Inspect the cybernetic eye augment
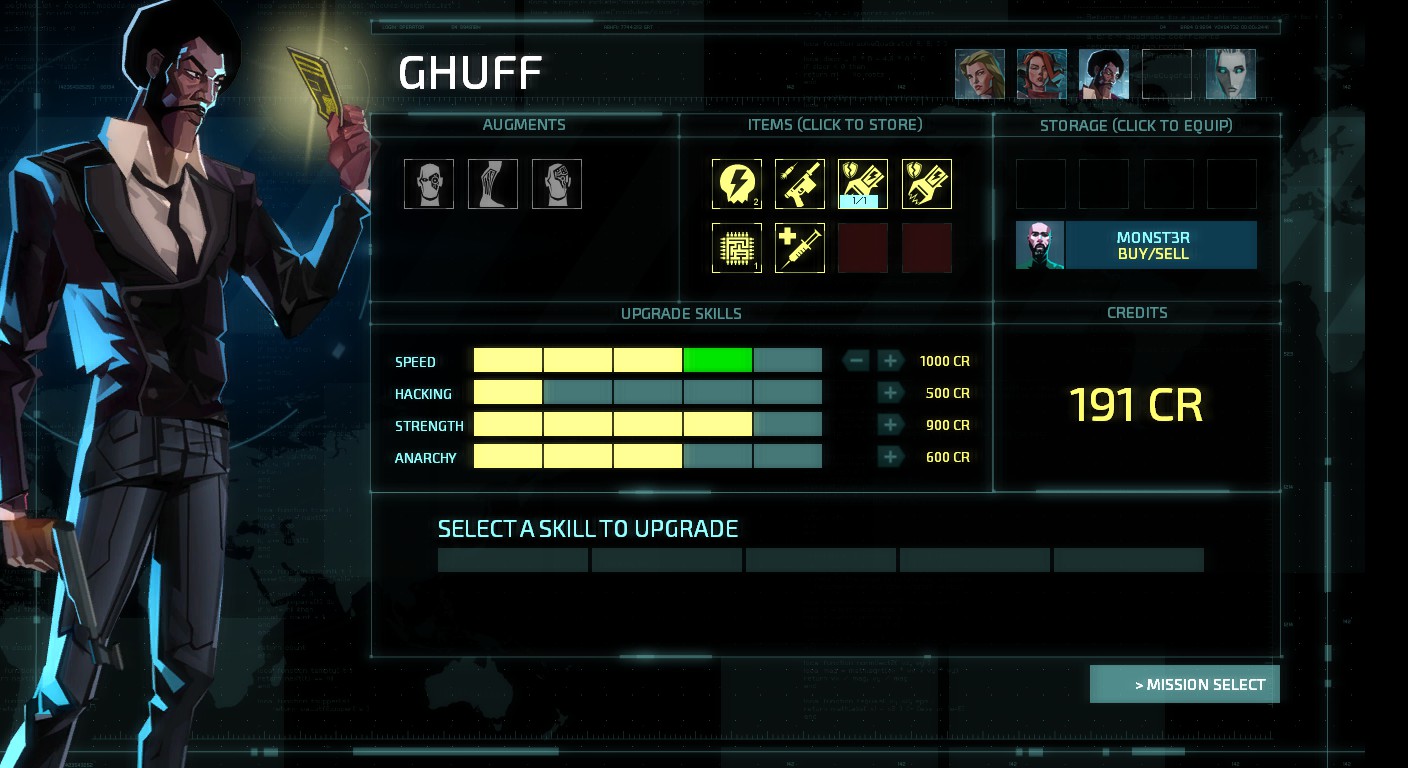This screenshot has width=1408, height=768. coord(429,184)
